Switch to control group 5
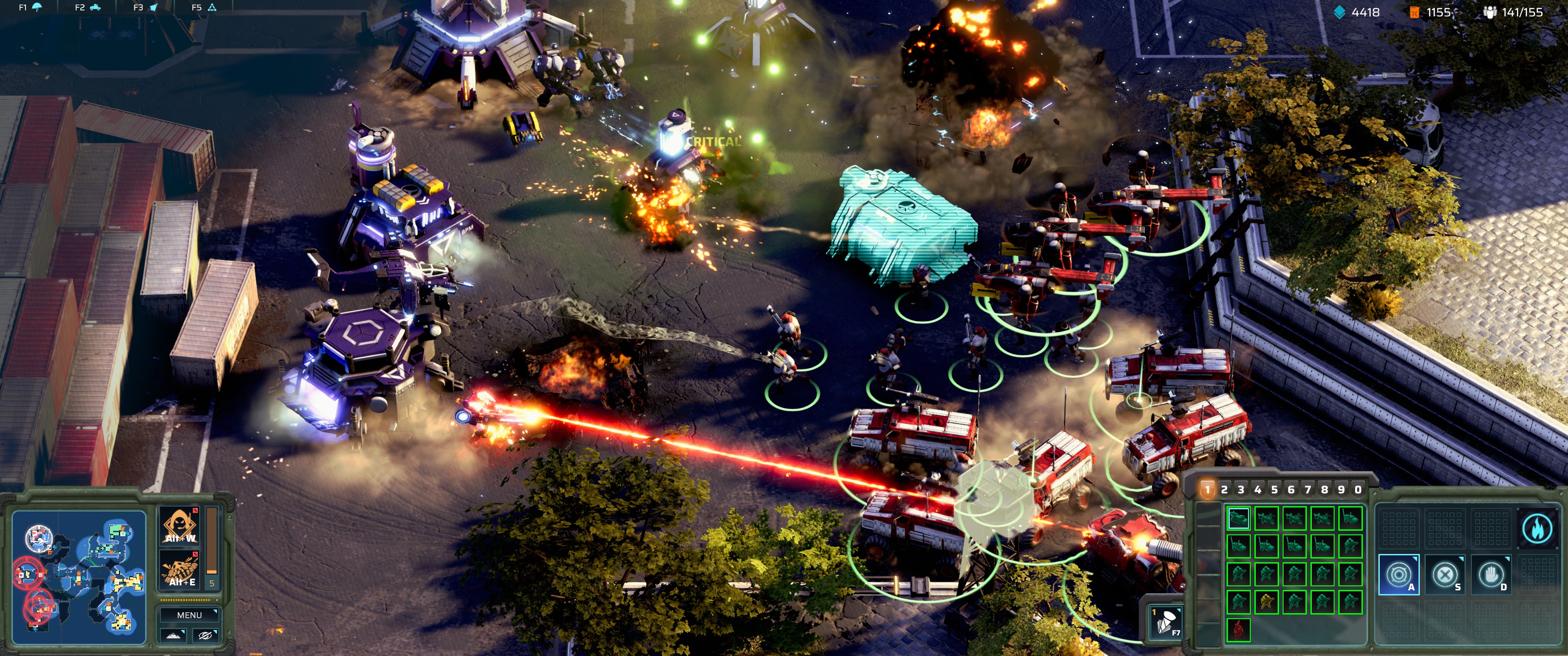 pyautogui.click(x=1276, y=489)
